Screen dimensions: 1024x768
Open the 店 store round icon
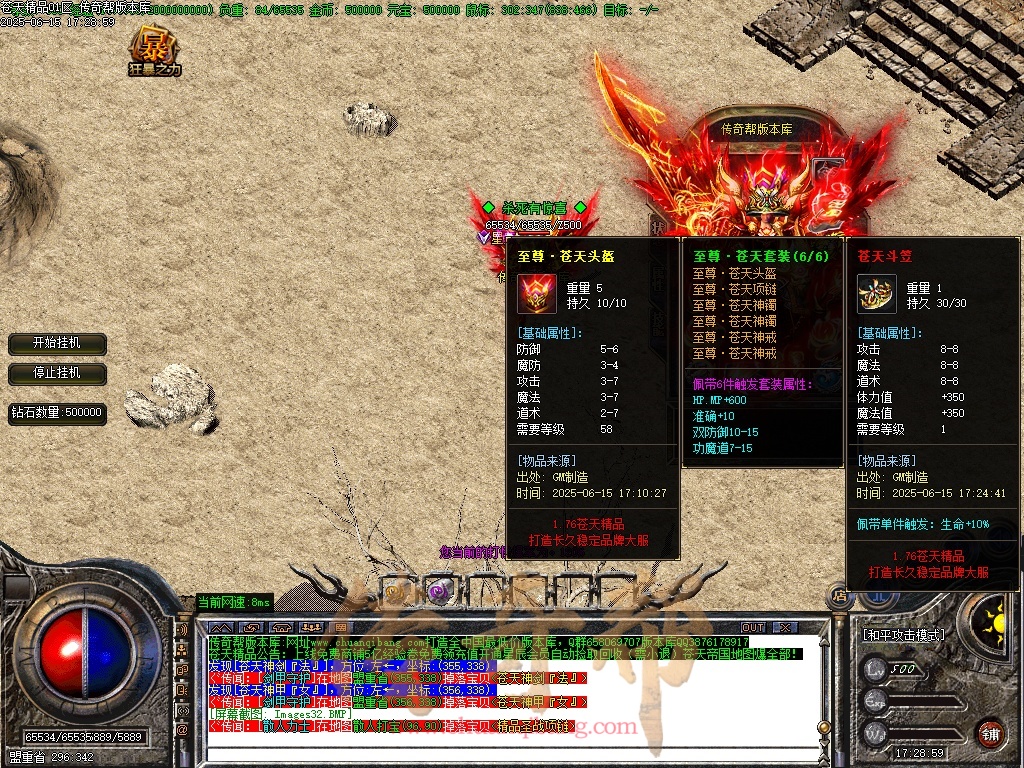click(838, 597)
